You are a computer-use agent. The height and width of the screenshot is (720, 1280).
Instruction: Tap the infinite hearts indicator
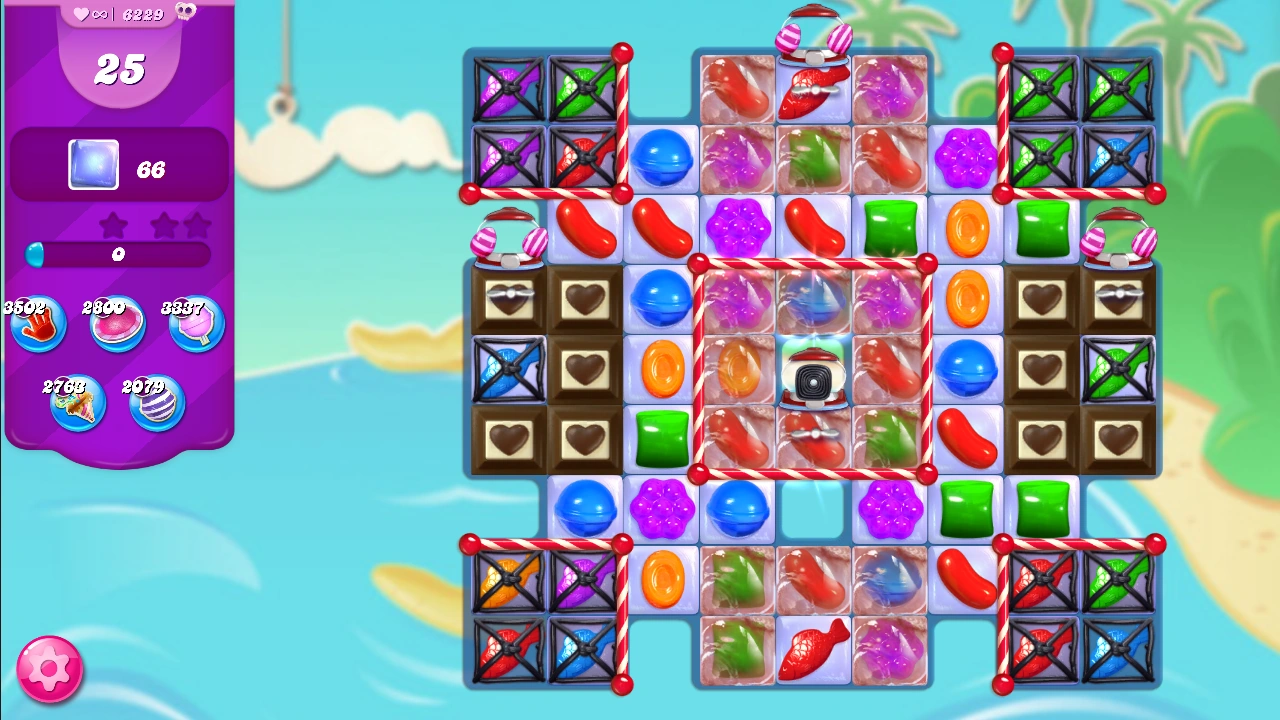[90, 14]
